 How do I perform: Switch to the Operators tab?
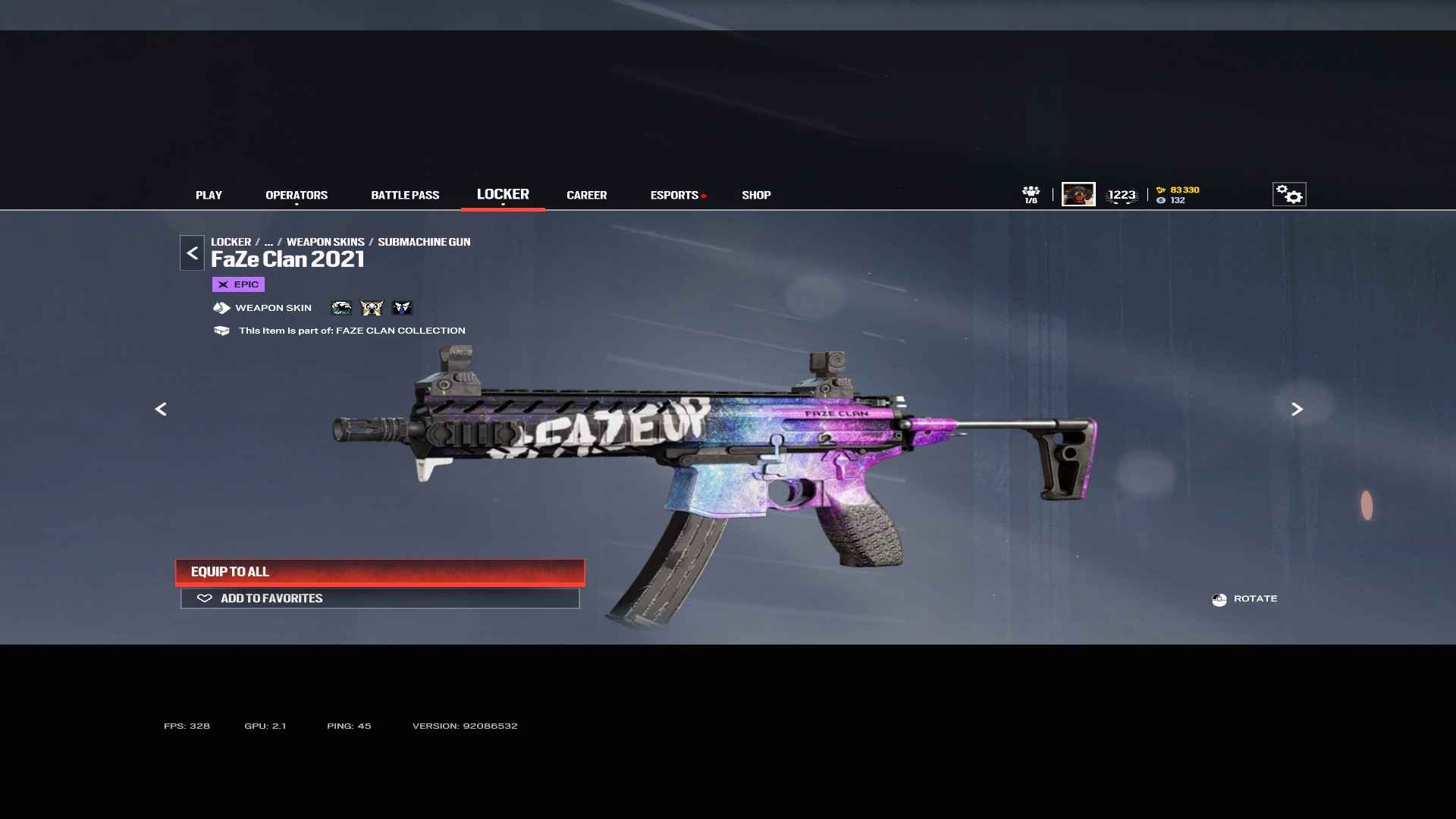click(297, 195)
